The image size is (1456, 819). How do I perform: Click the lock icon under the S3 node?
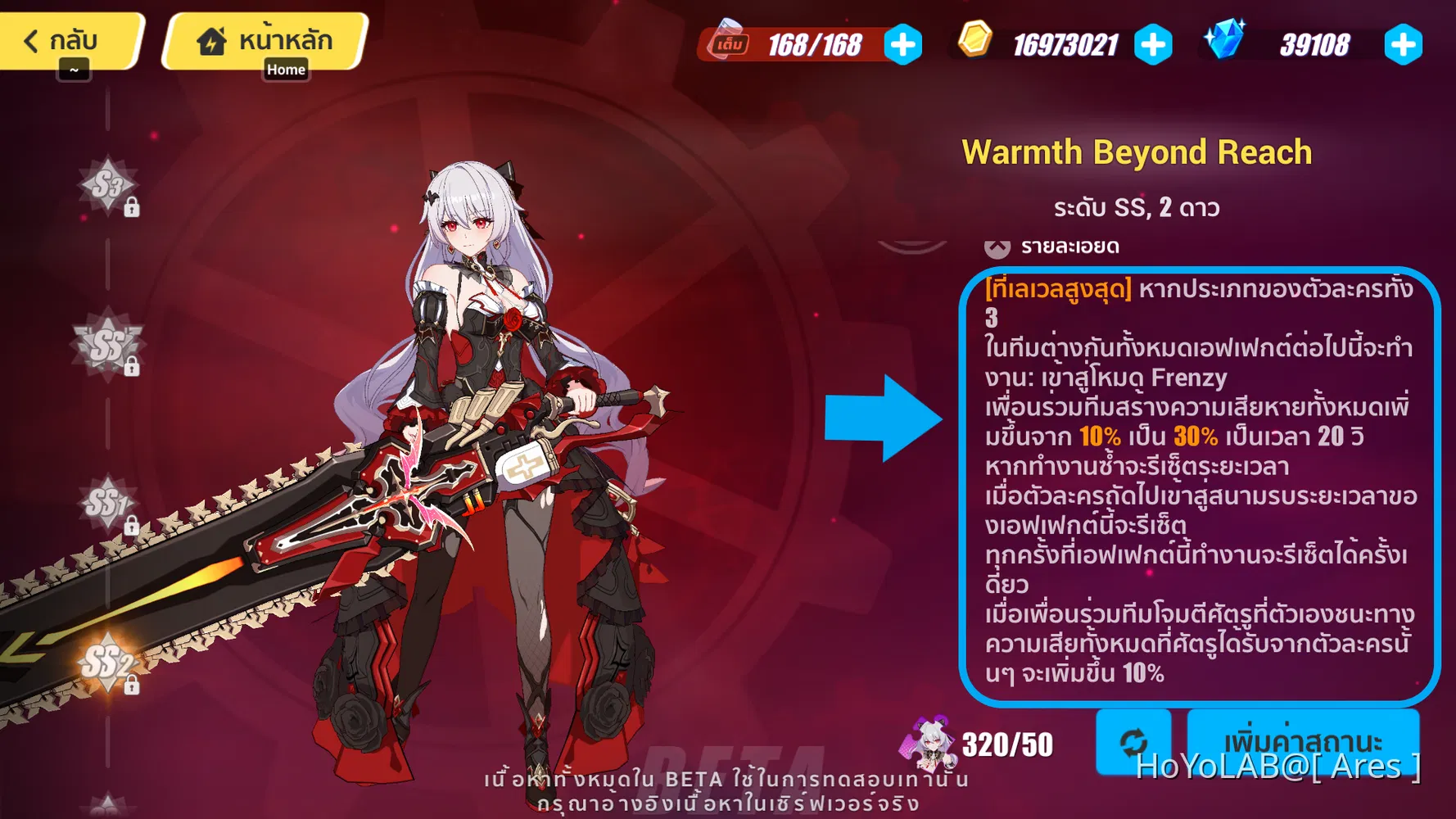click(x=131, y=207)
